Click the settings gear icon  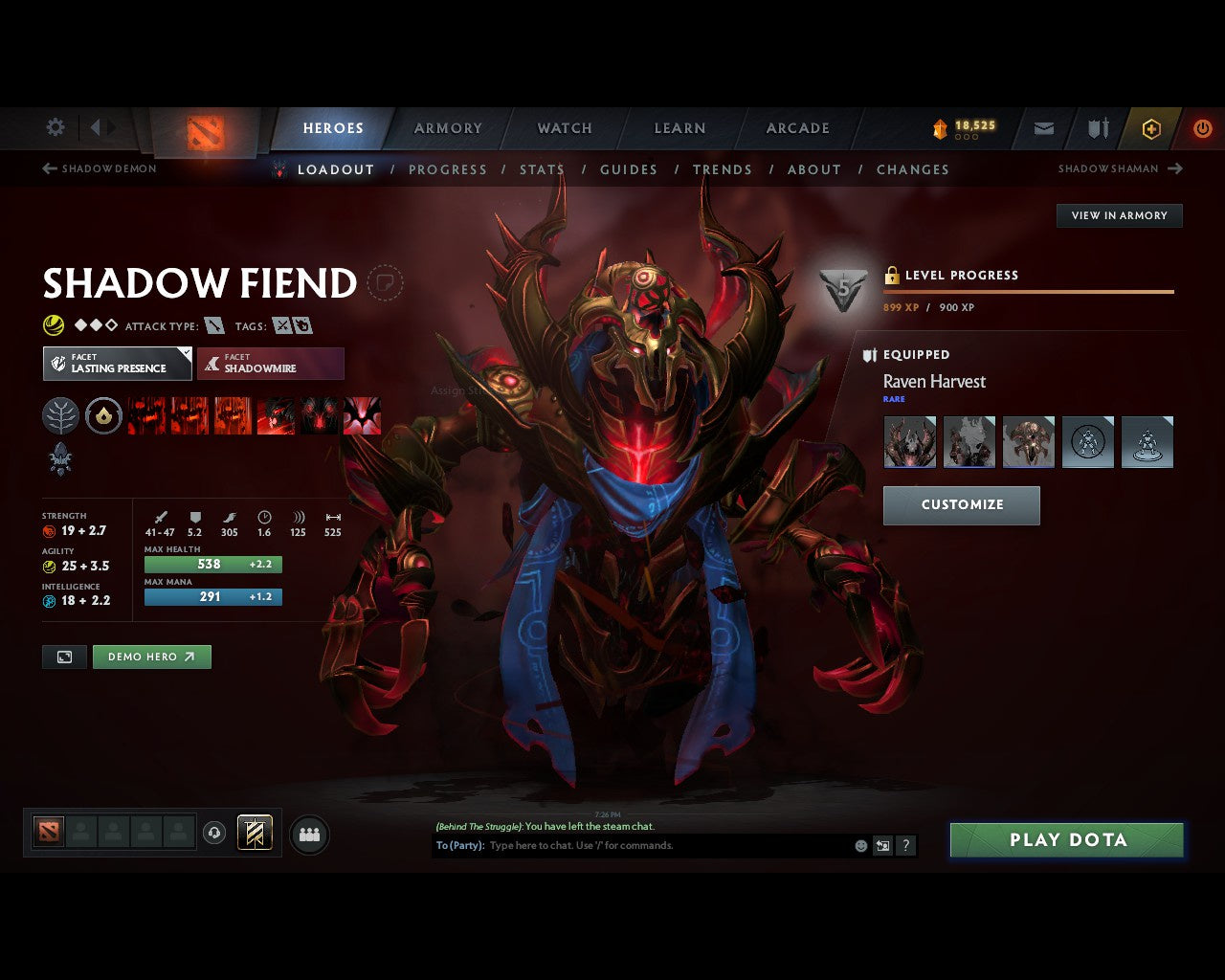pyautogui.click(x=55, y=127)
